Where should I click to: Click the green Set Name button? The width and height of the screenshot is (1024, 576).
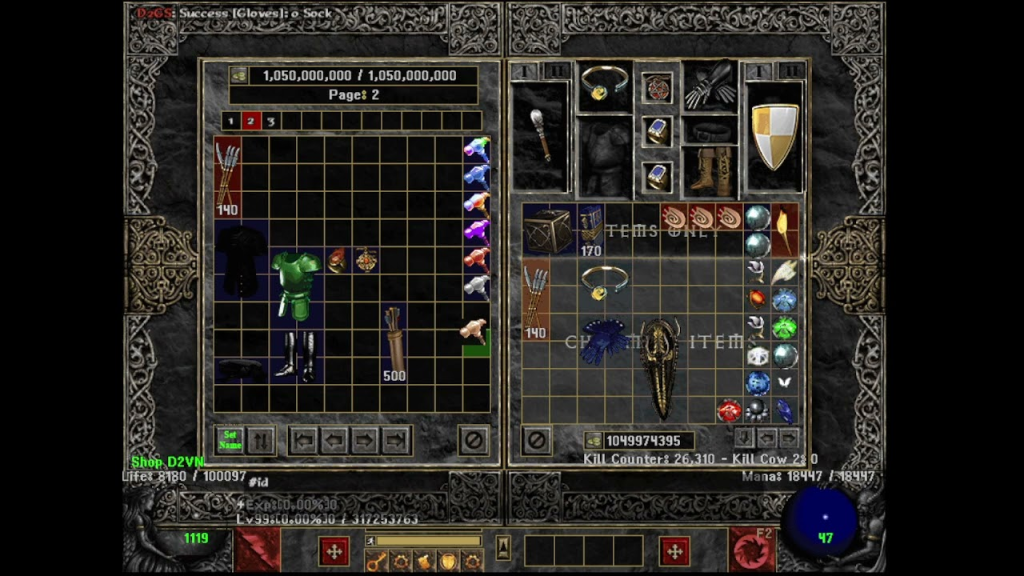tap(231, 439)
